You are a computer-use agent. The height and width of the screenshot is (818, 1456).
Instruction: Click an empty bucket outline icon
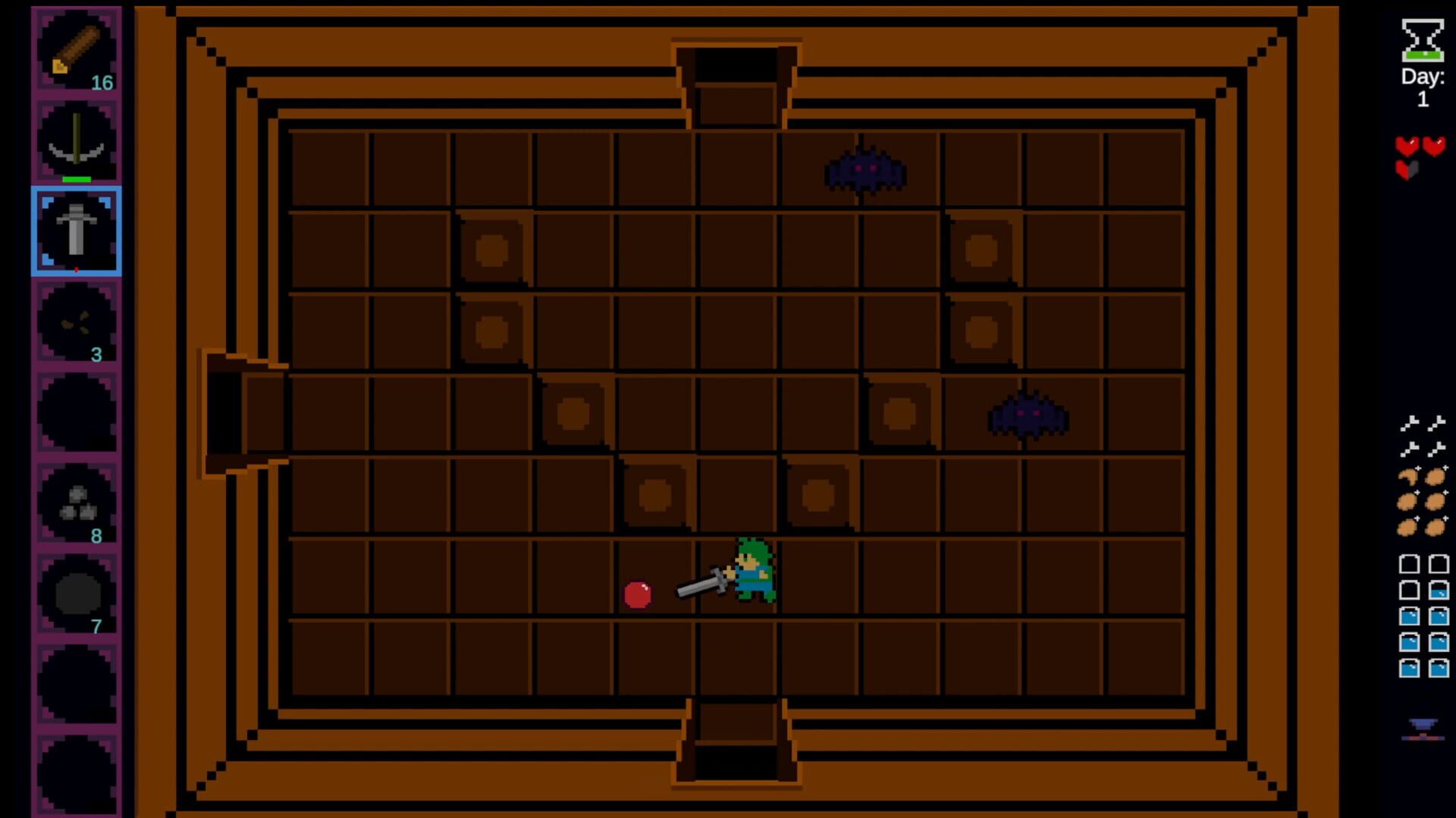coord(1410,565)
